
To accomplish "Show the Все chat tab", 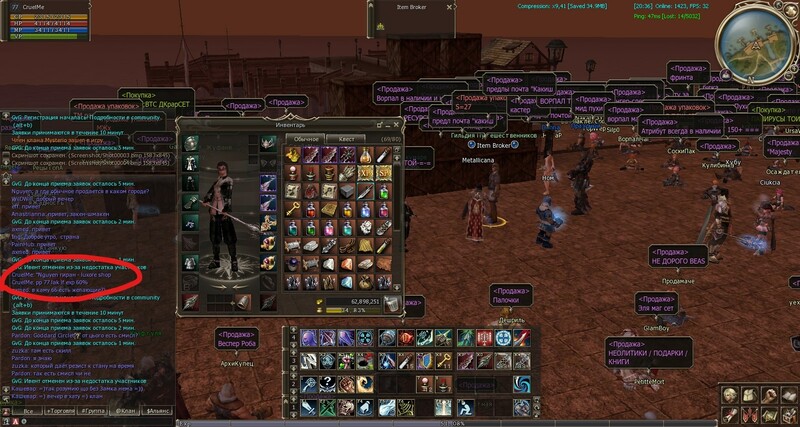I will click(27, 411).
